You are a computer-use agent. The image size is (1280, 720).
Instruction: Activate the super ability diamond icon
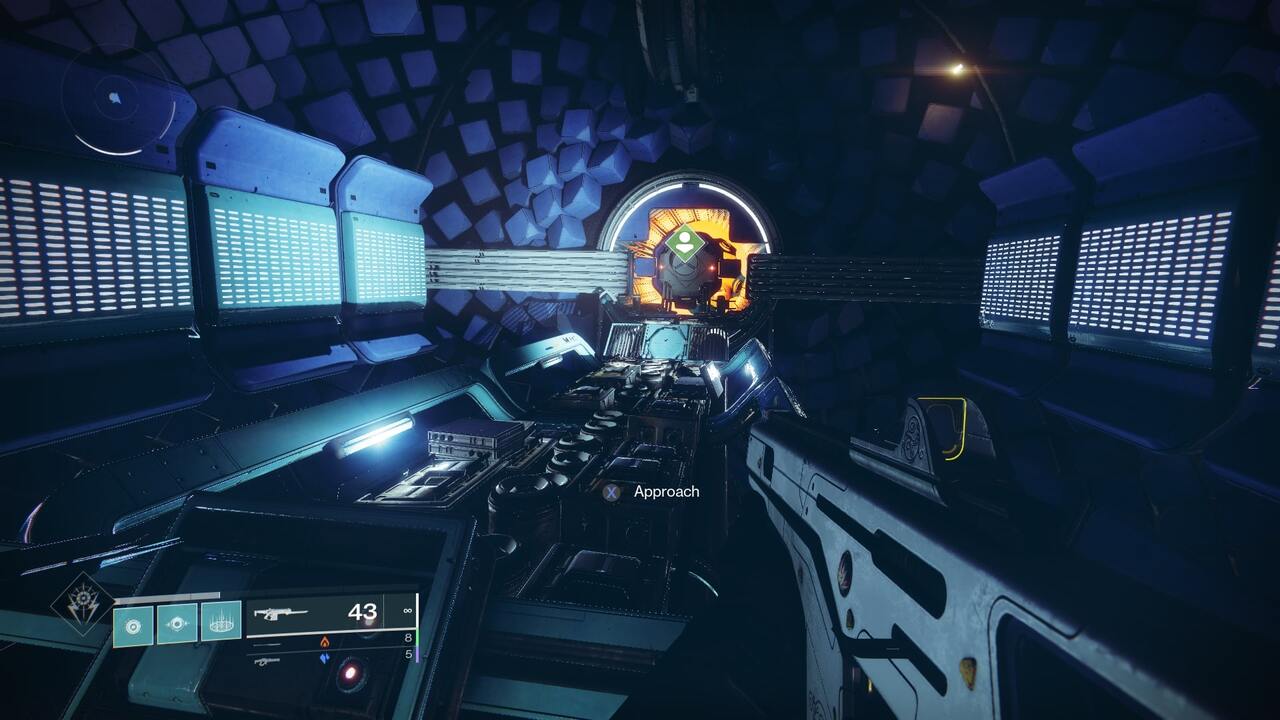83,604
